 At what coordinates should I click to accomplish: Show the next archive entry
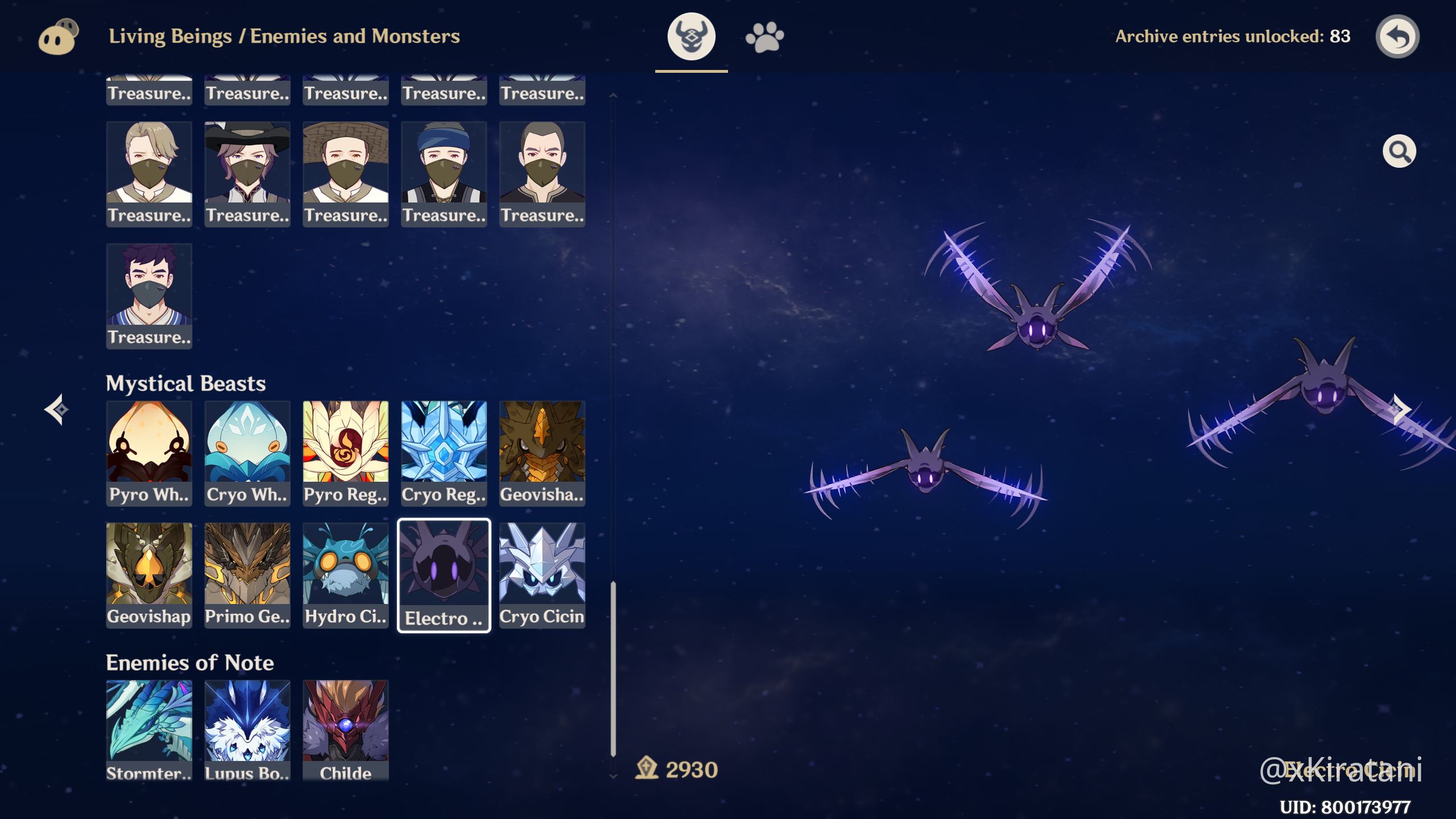1400,409
